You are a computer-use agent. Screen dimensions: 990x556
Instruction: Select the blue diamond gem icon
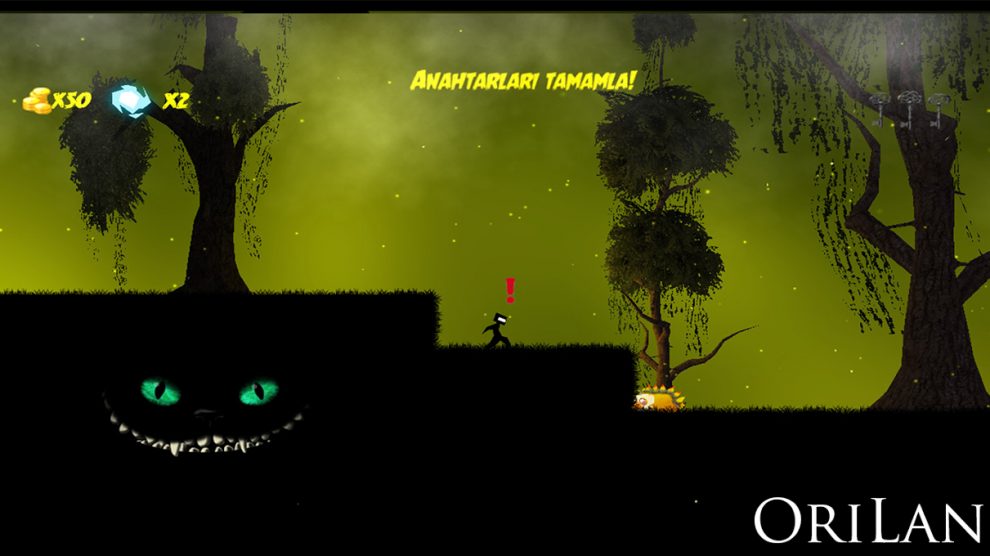click(130, 100)
